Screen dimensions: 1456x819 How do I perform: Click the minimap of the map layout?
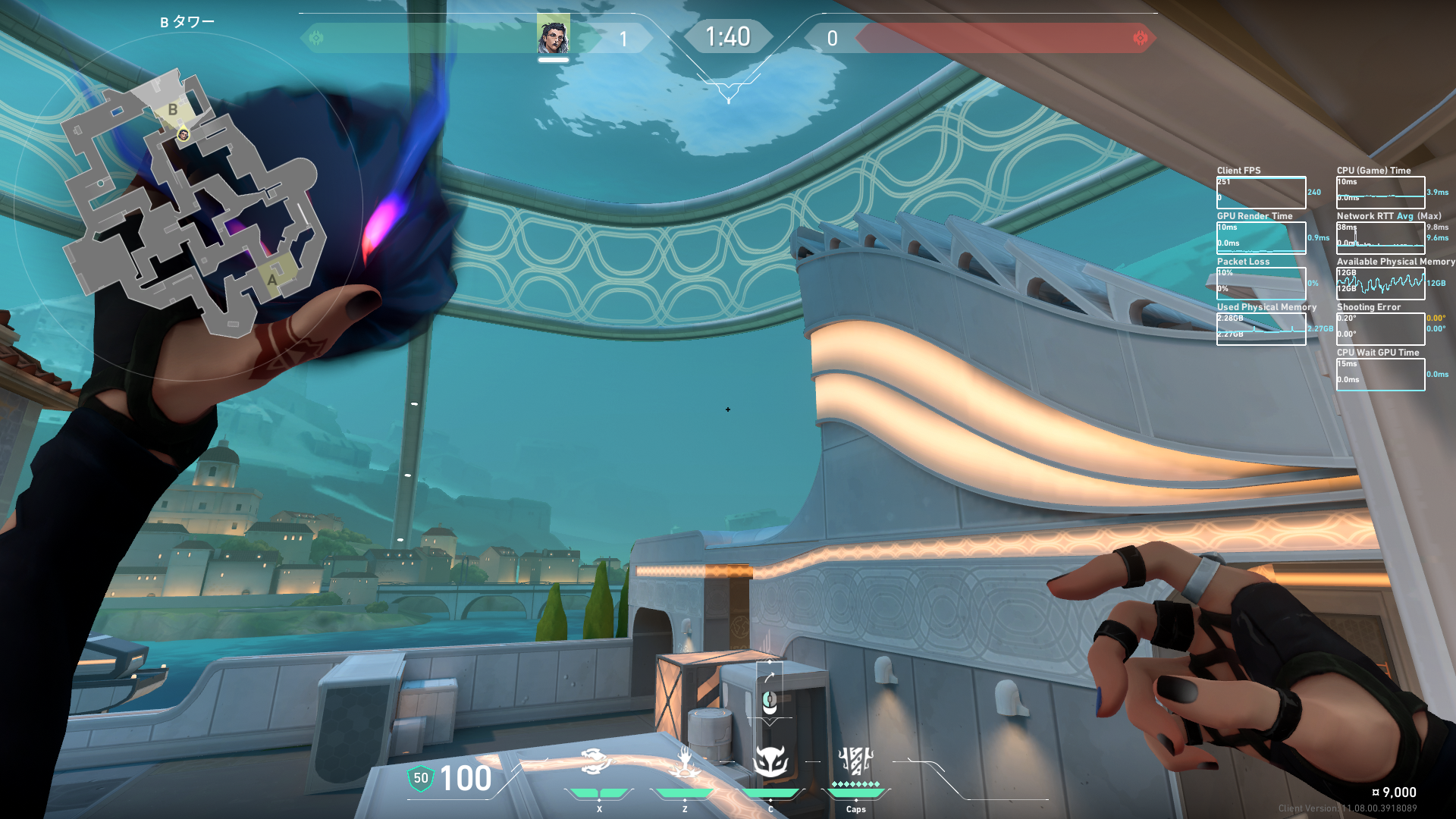[x=190, y=205]
